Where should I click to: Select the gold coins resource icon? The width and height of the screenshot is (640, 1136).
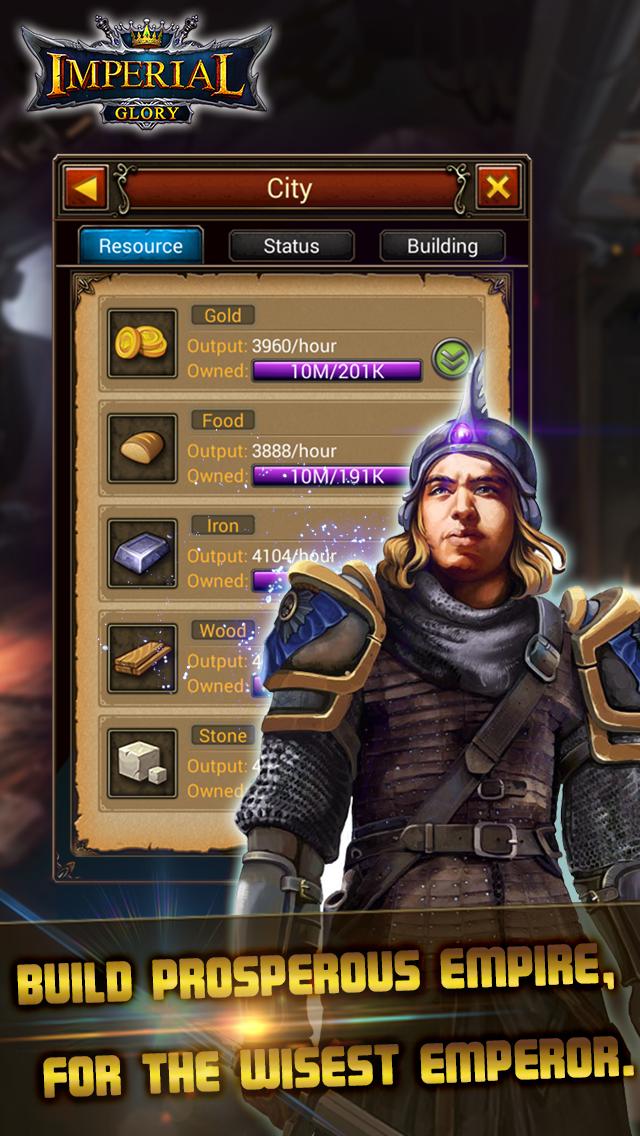142,343
